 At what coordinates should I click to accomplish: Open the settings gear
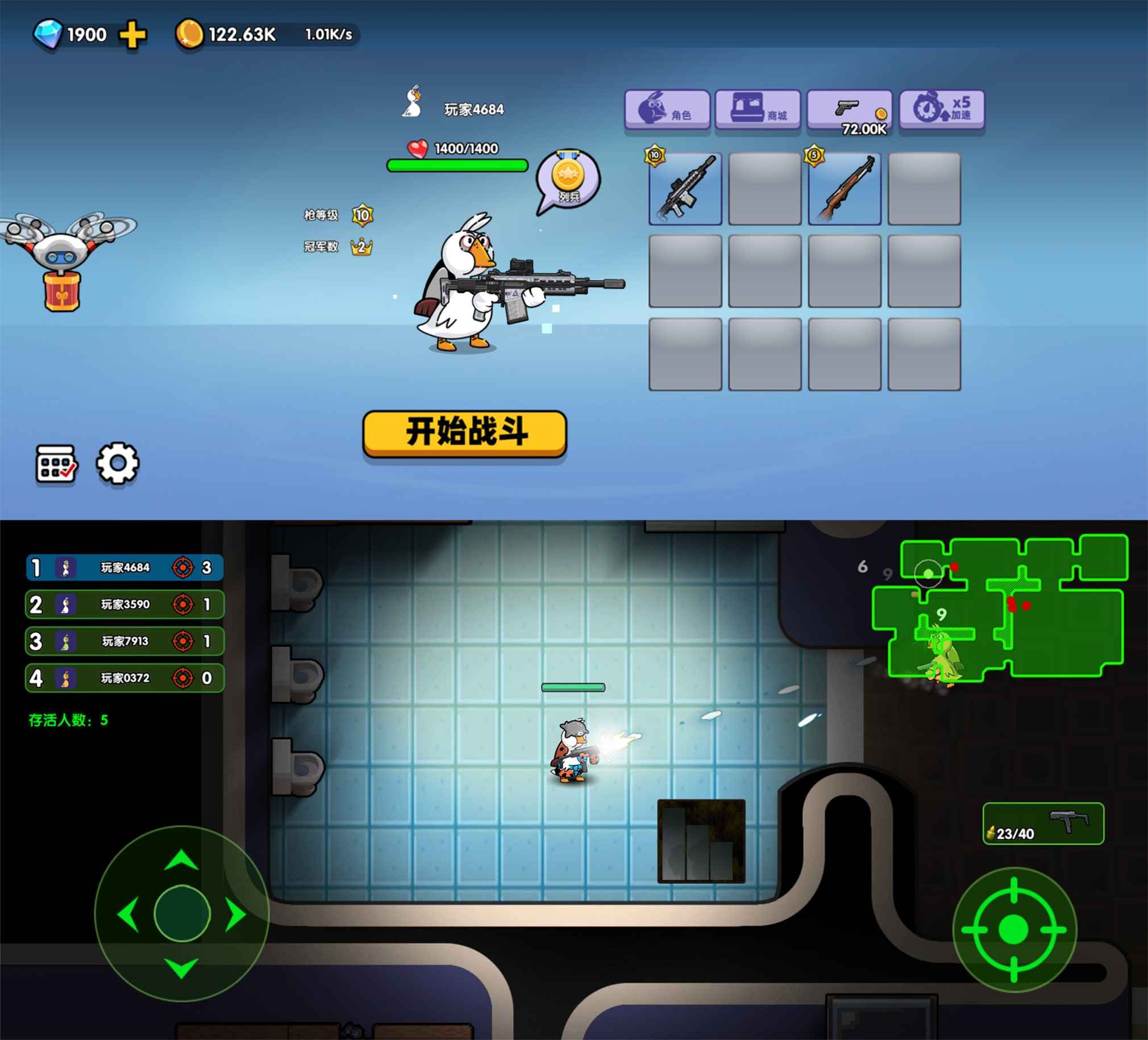coord(117,464)
